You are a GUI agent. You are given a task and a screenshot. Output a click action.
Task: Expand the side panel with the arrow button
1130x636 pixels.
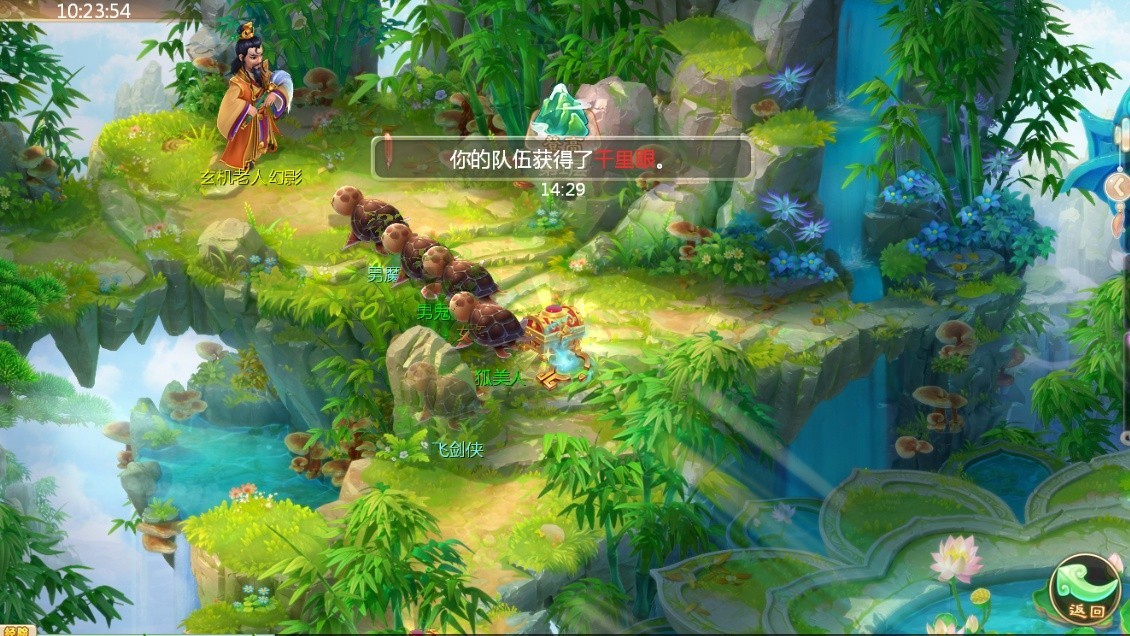[x=1118, y=186]
